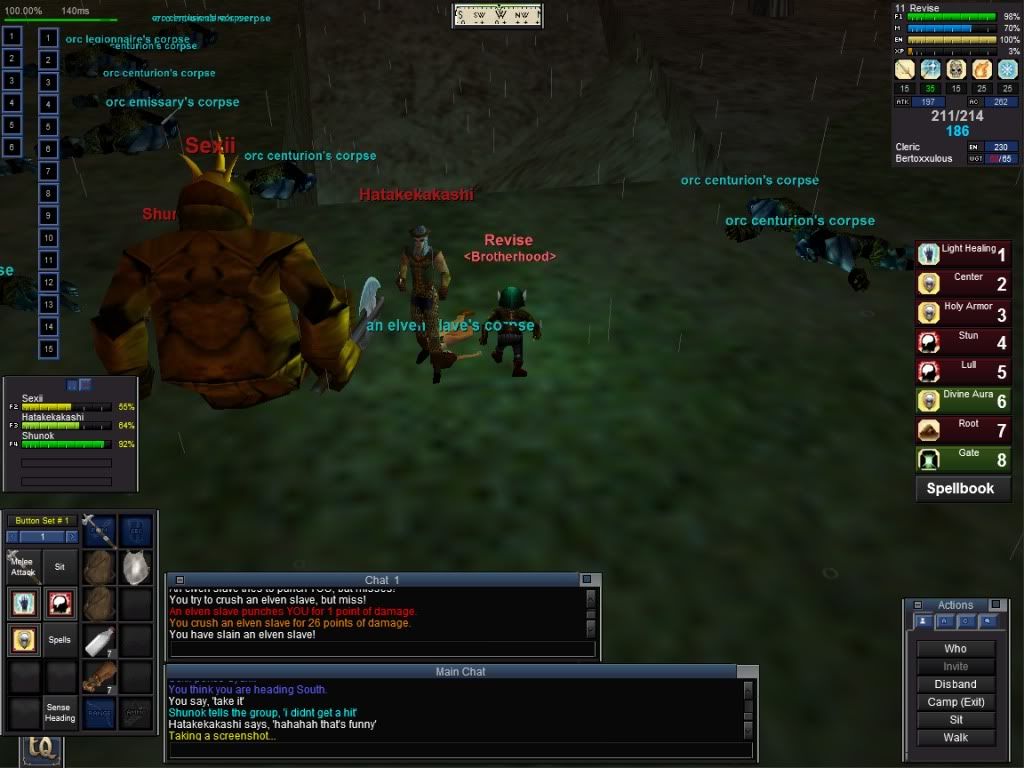Select the Lull spell gem
Viewport: 1024px width, 768px height.
964,371
